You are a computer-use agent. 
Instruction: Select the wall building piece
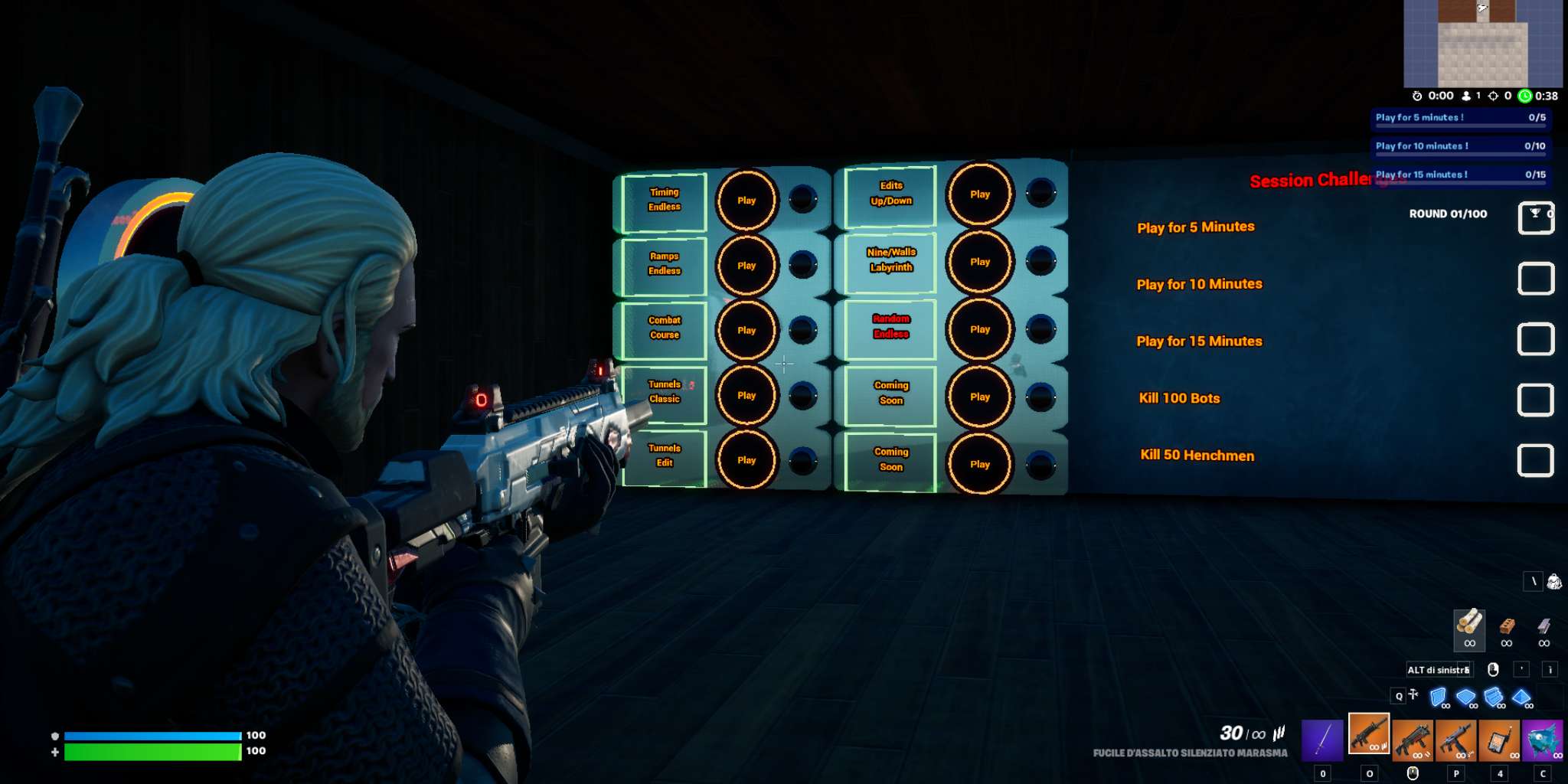[x=1439, y=697]
